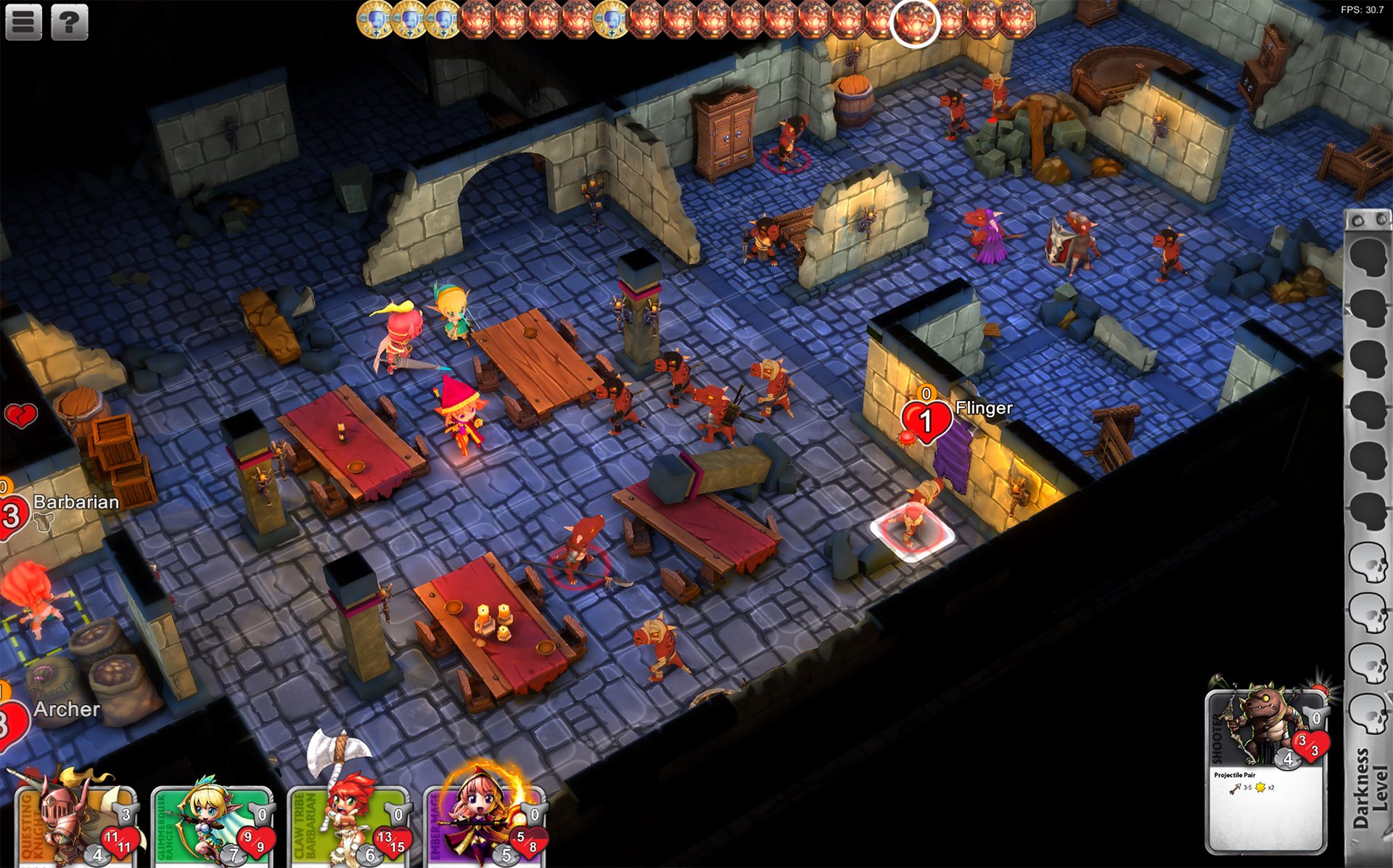Choose the Claw Tribe Barbarian card
This screenshot has width=1393, height=868.
(x=348, y=827)
